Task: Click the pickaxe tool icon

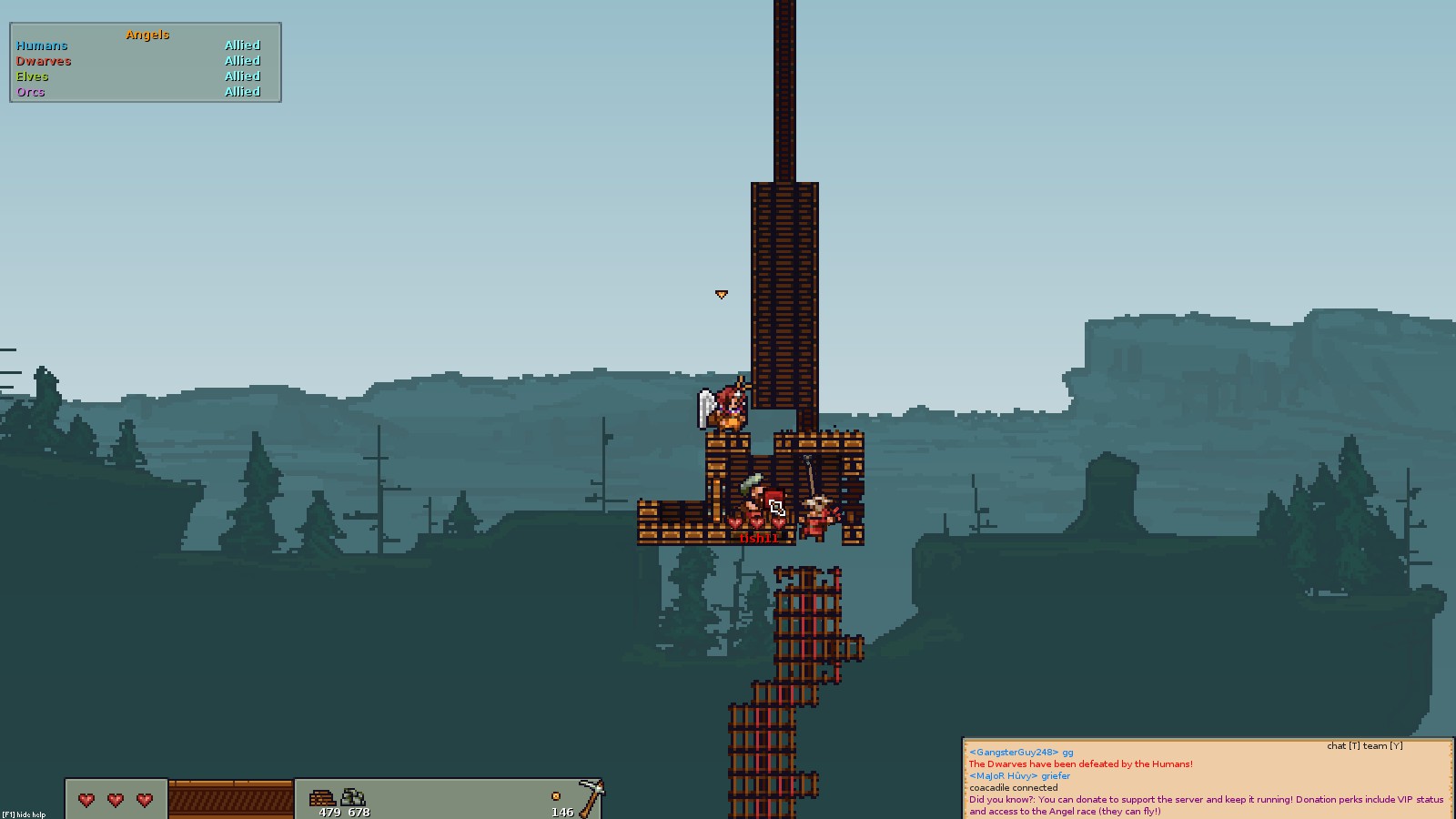Action: 591,797
